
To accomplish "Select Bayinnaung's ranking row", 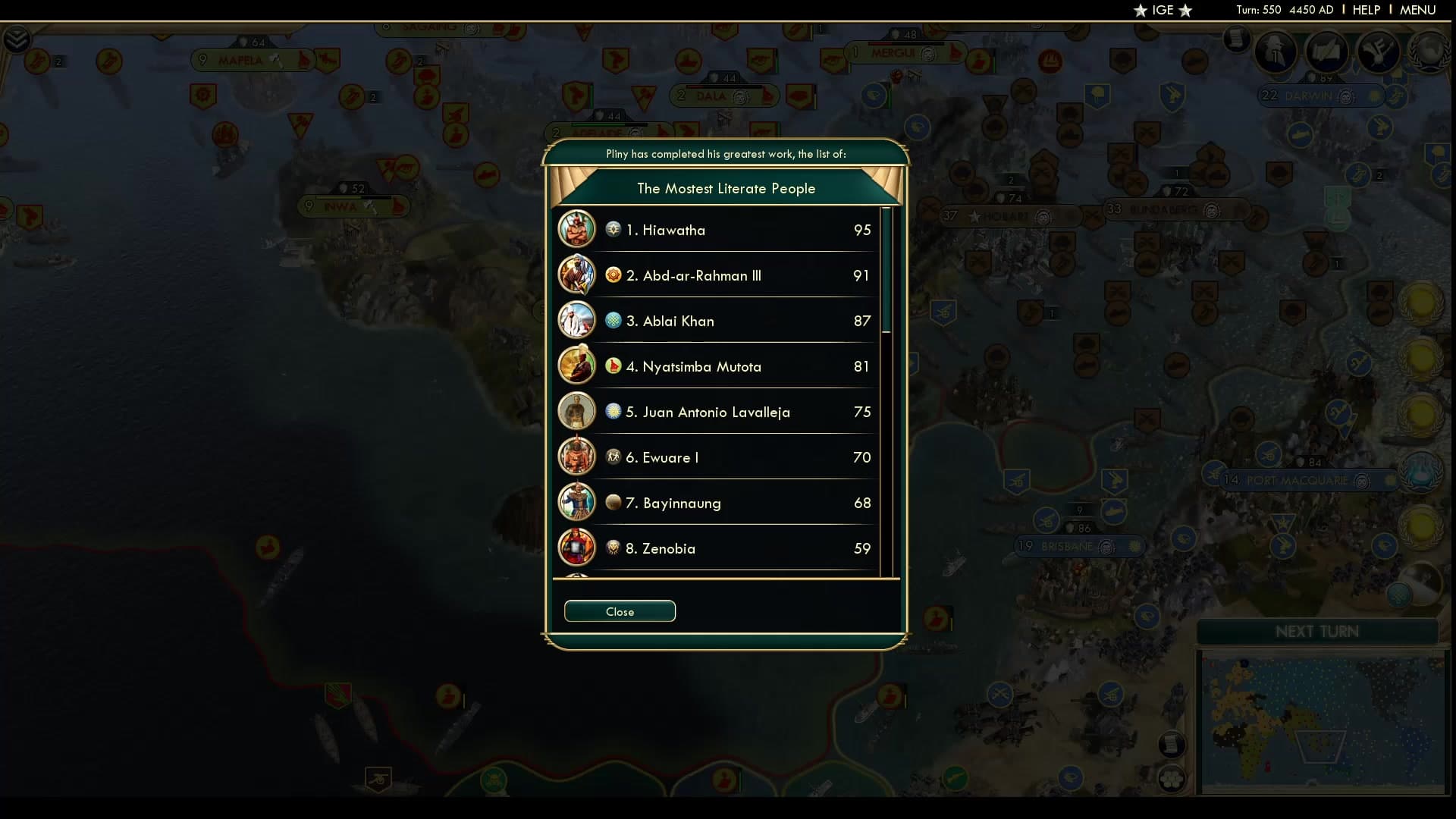I will (x=717, y=503).
